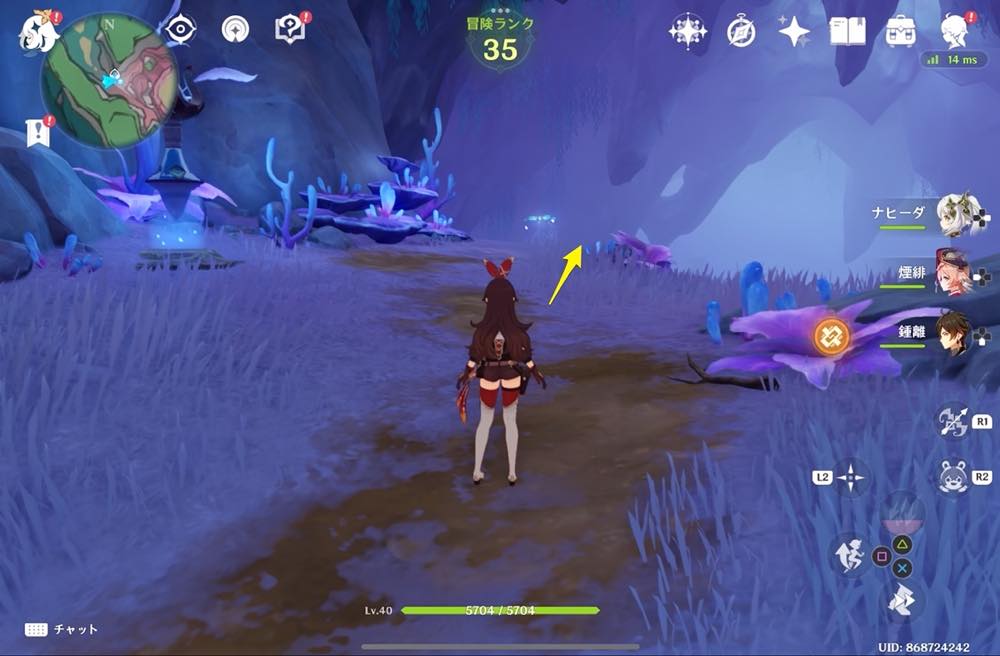Tap the jumping figure icon
This screenshot has width=1000, height=656.
(x=850, y=555)
